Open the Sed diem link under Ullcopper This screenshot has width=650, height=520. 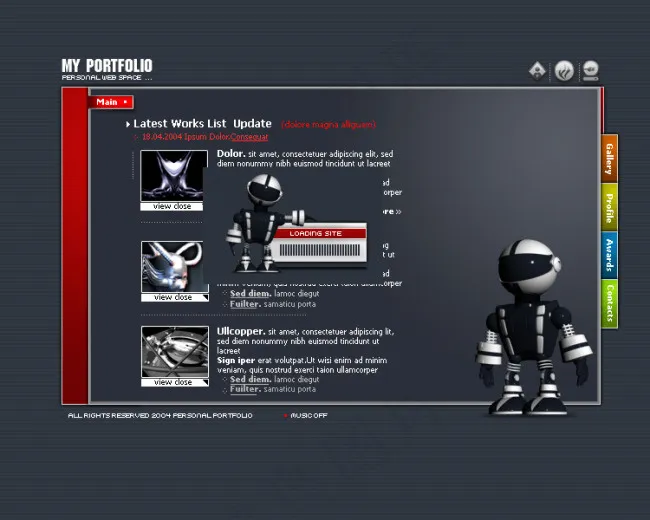tap(250, 379)
